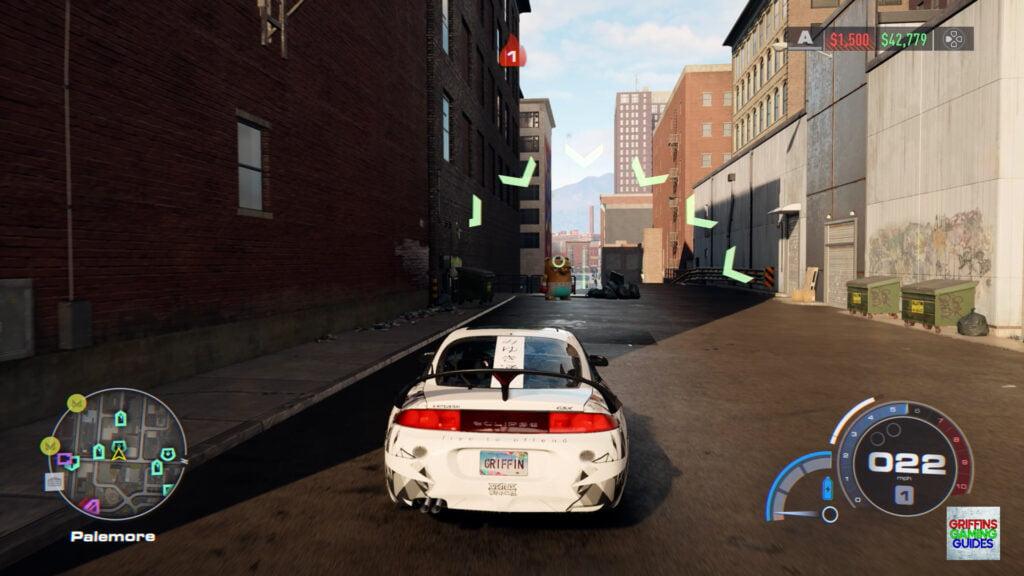
Task: Open the Griffins Gaming Guides watermark logo
Action: click(x=972, y=532)
